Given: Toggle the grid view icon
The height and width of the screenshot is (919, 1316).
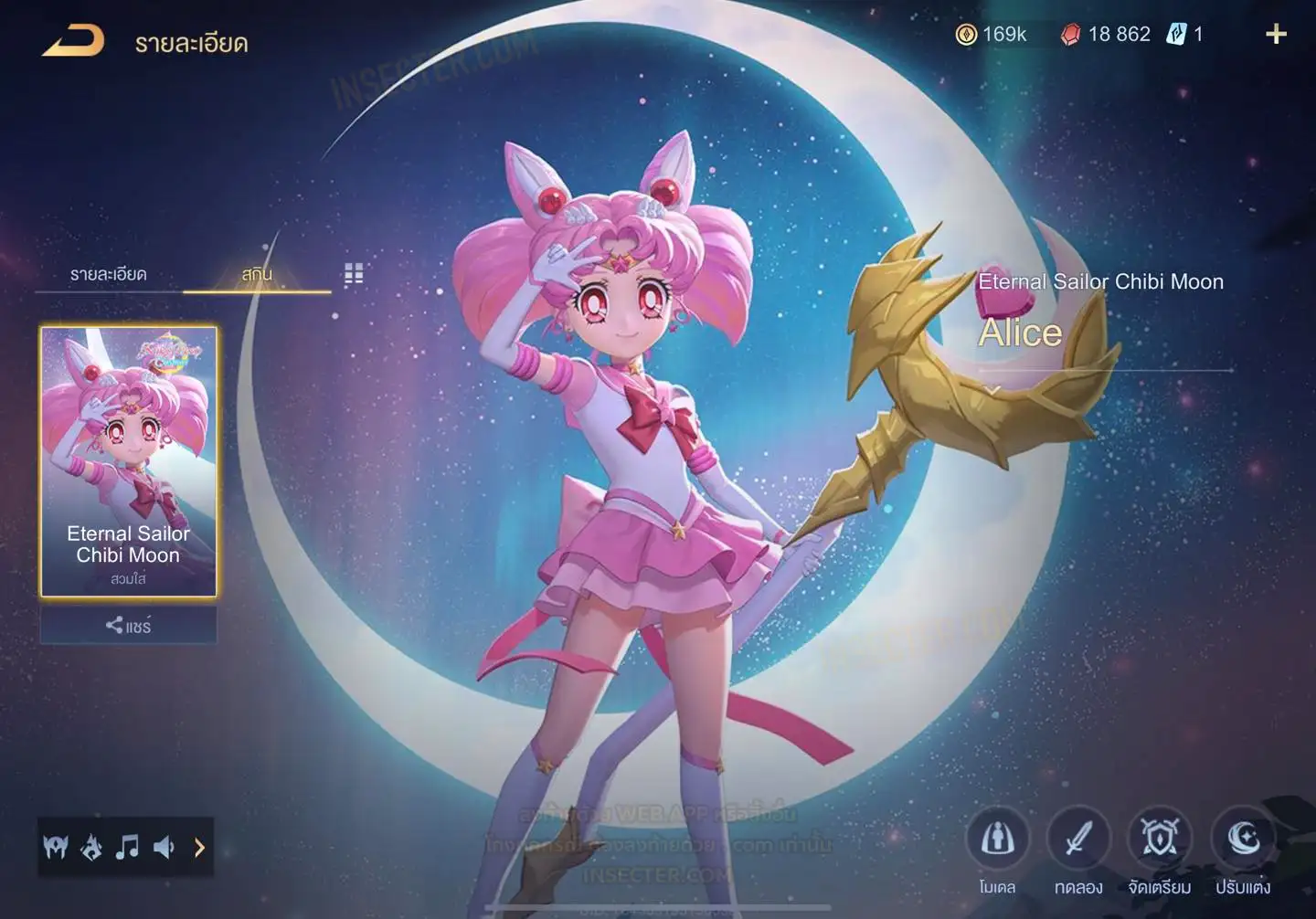Looking at the screenshot, I should click(x=354, y=274).
